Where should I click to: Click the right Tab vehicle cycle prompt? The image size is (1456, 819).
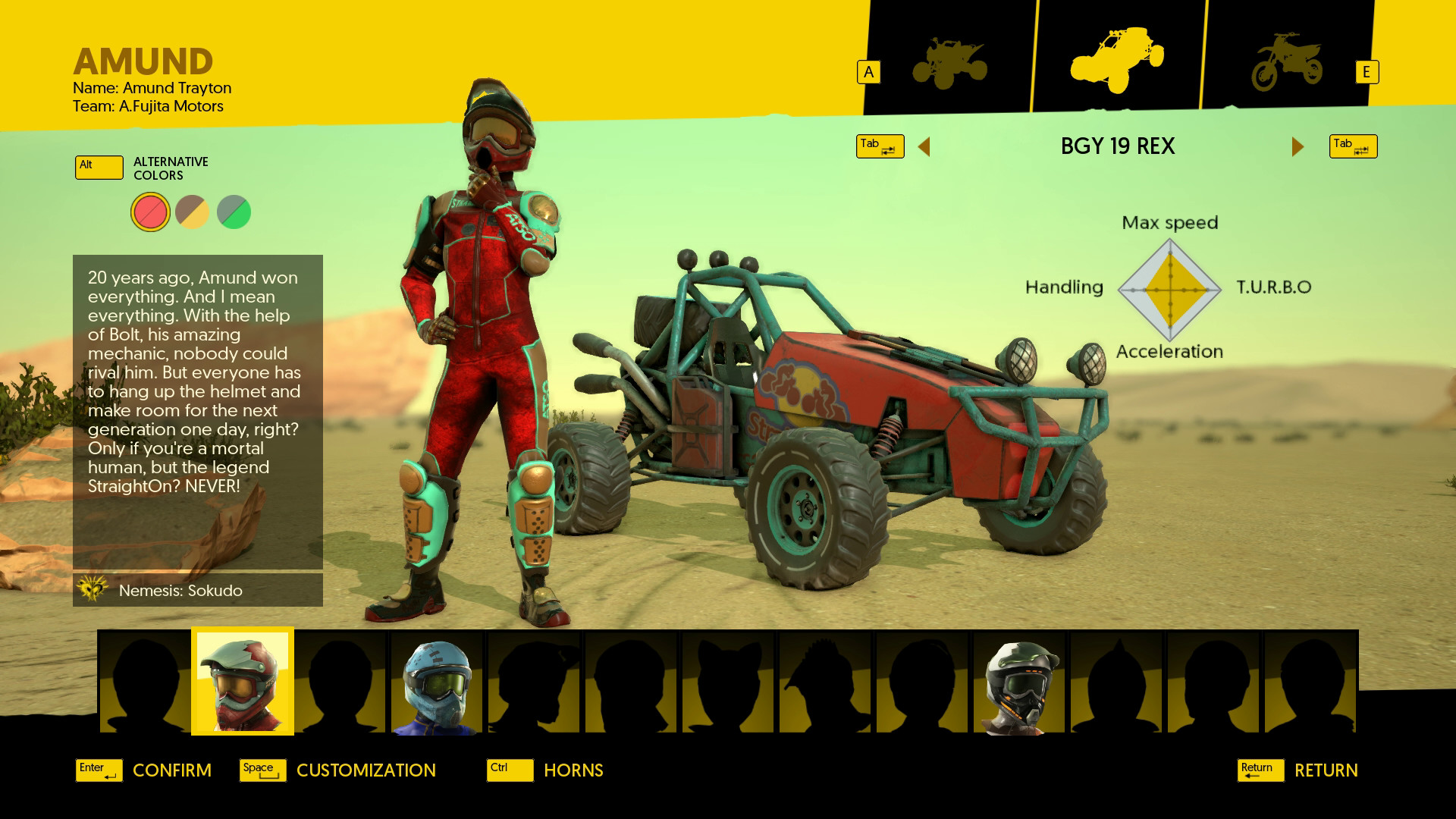1353,146
